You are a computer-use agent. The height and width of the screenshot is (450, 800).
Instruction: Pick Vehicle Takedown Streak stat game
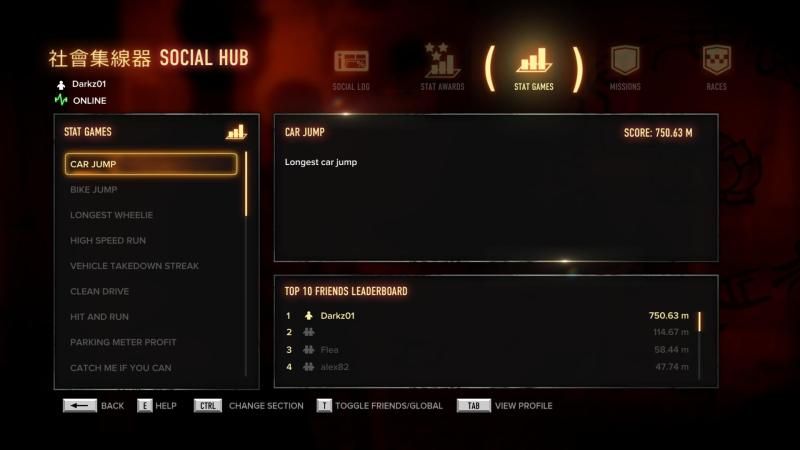pyautogui.click(x=151, y=266)
